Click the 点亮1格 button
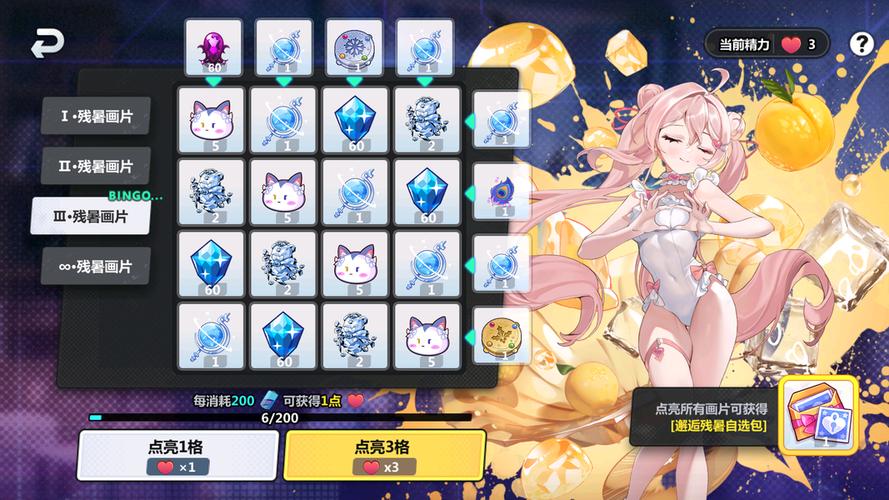This screenshot has width=889, height=500. pyautogui.click(x=178, y=455)
